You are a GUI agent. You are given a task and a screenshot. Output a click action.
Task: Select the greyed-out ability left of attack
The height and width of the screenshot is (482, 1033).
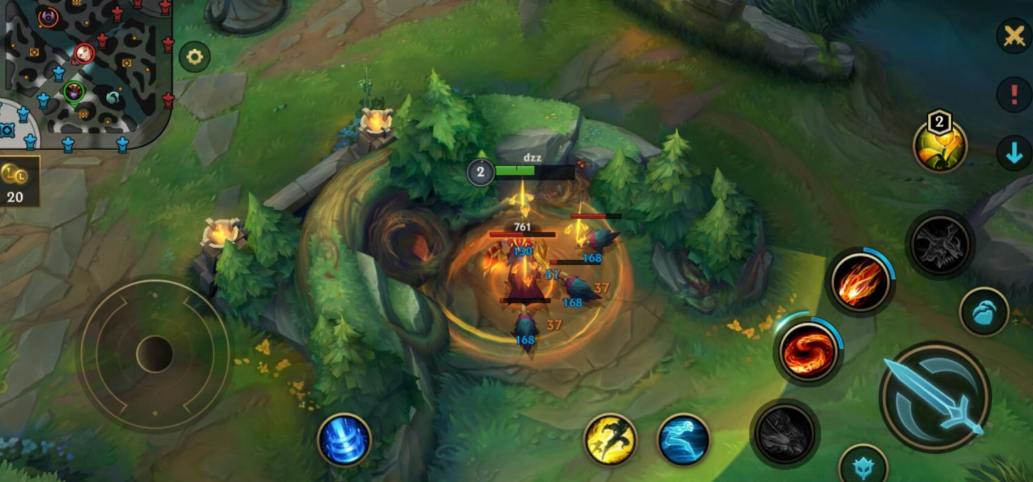(785, 433)
